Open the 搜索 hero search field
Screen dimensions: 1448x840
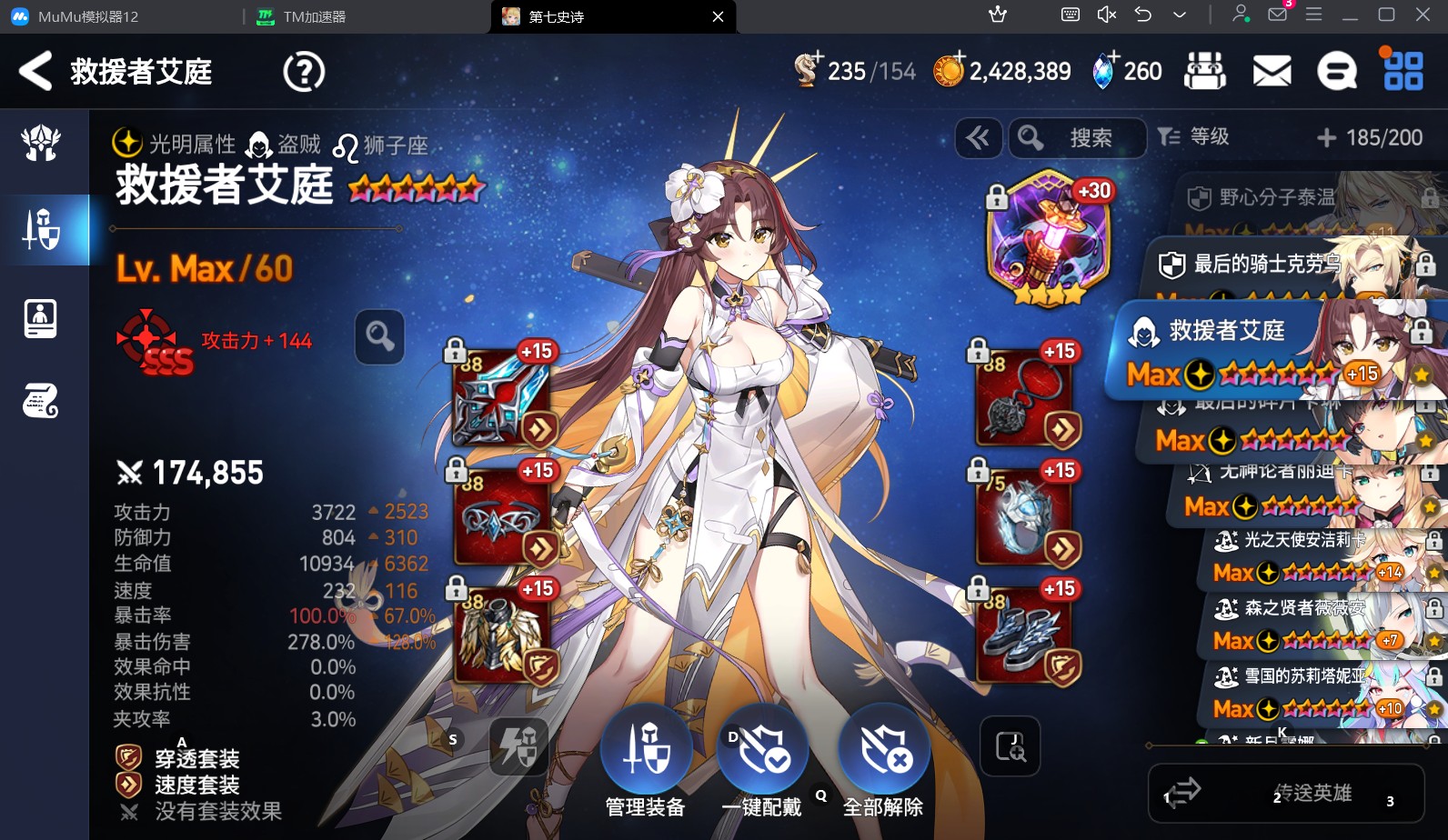(x=1079, y=138)
